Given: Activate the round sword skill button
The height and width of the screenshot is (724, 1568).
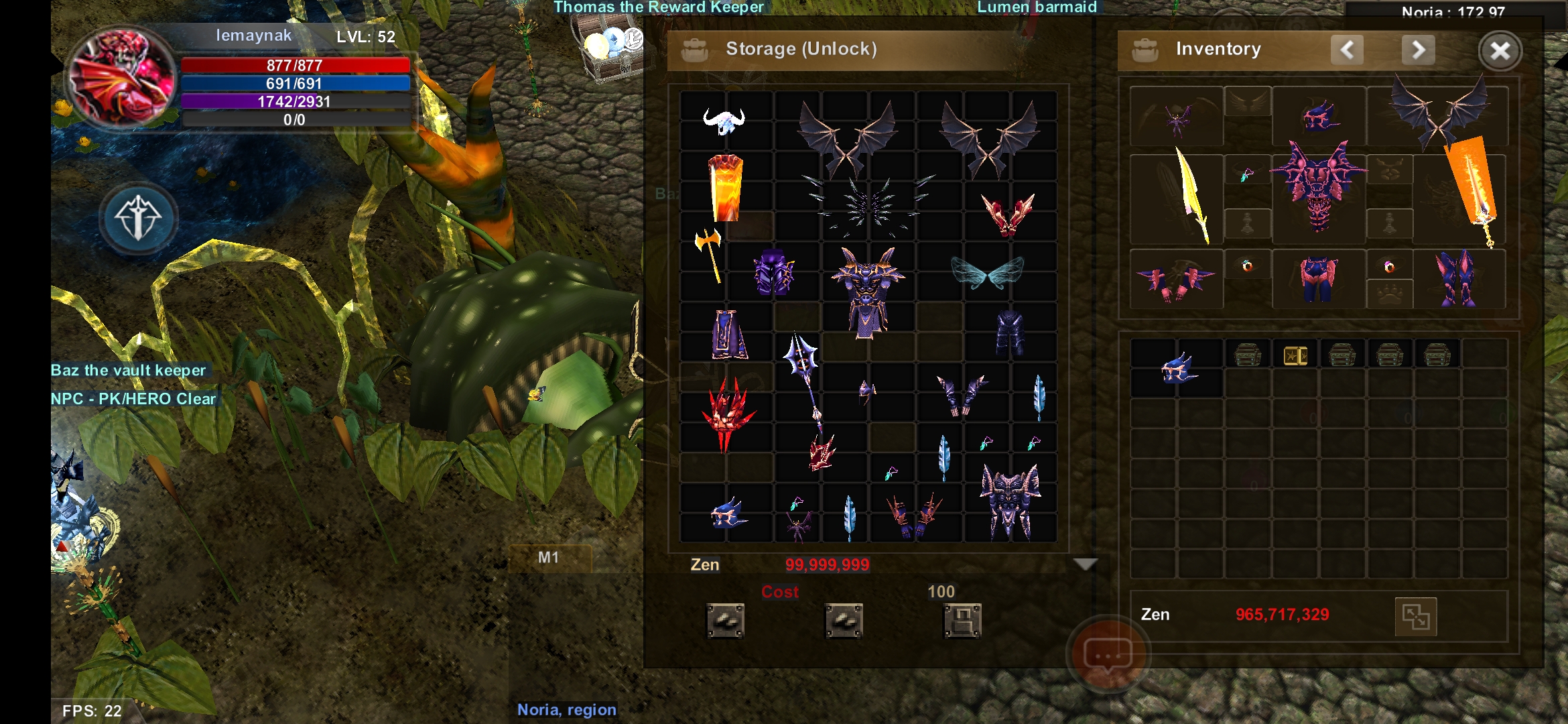Looking at the screenshot, I should 139,218.
